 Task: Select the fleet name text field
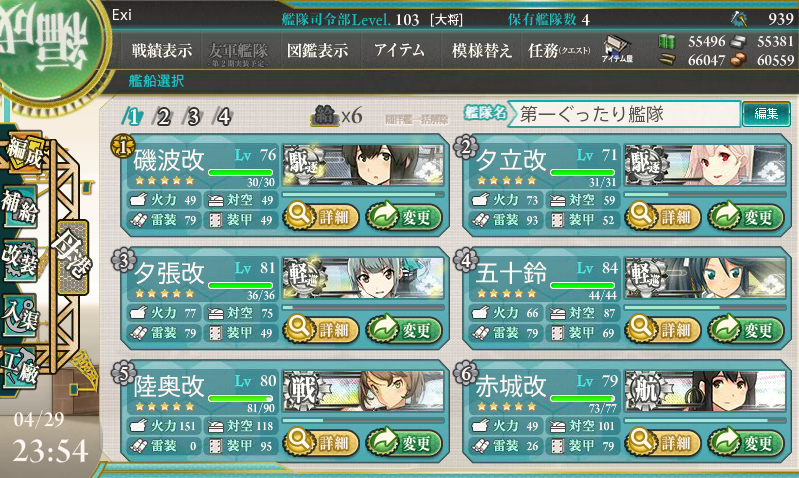click(625, 114)
